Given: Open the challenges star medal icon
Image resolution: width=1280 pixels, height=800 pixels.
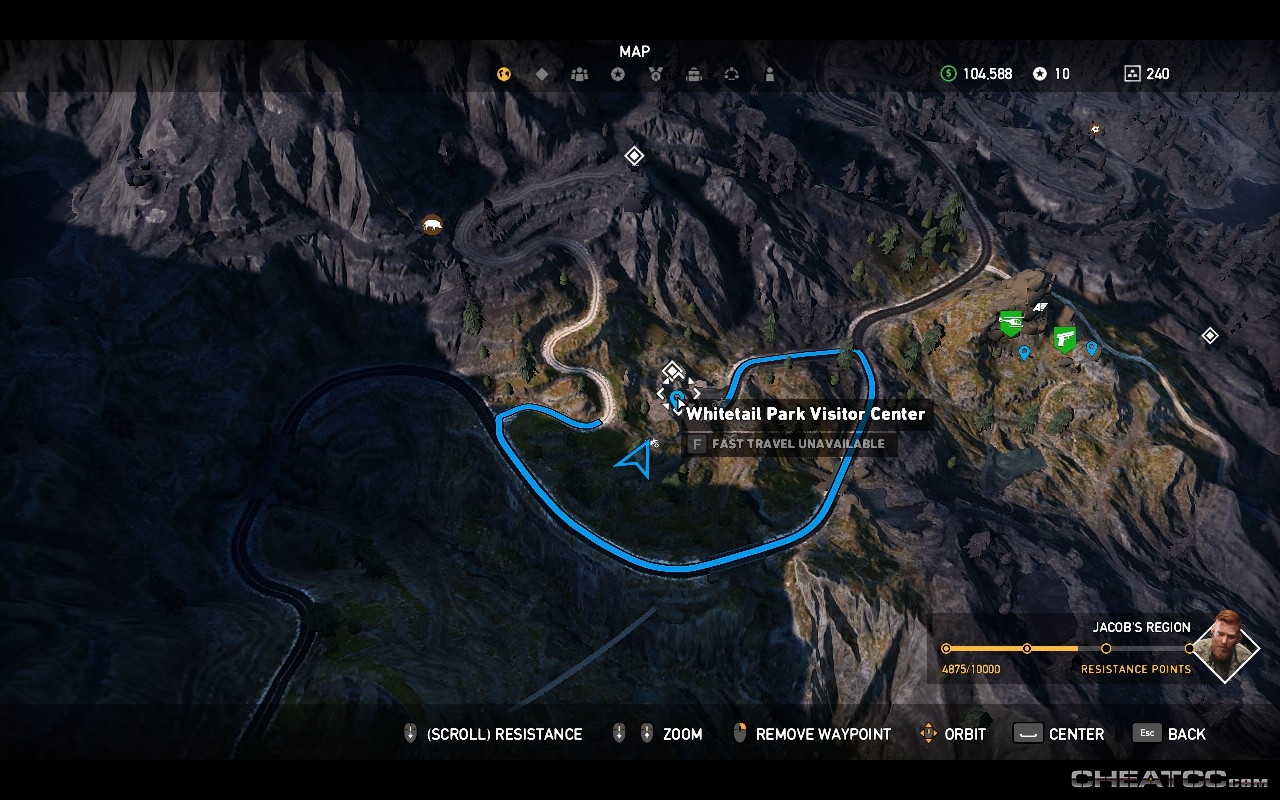Looking at the screenshot, I should tap(618, 73).
